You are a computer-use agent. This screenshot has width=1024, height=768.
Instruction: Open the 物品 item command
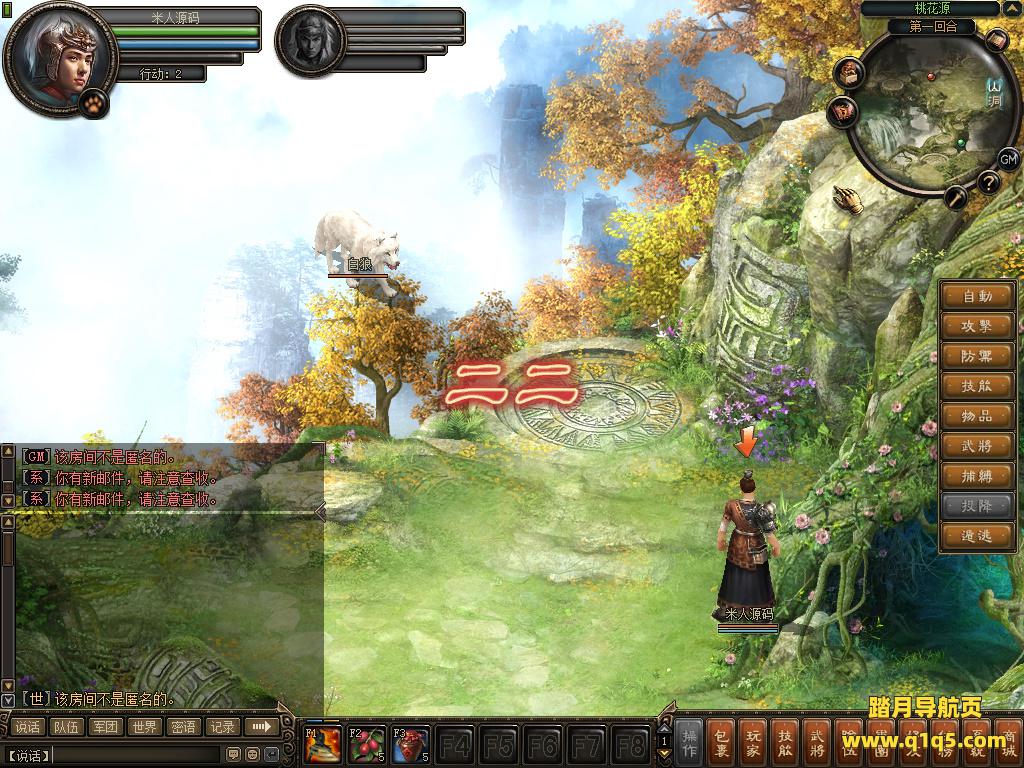tap(977, 416)
